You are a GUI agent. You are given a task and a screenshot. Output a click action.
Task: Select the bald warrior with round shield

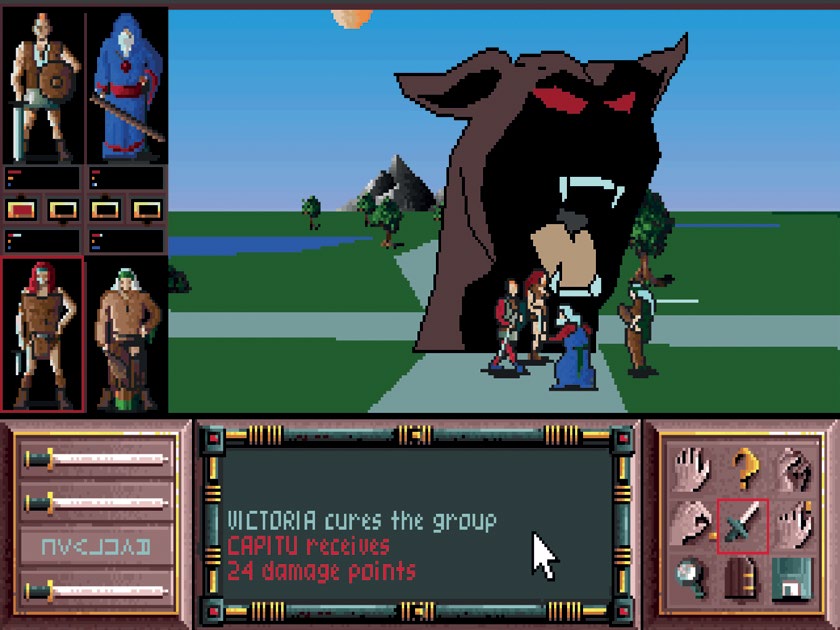tap(42, 86)
